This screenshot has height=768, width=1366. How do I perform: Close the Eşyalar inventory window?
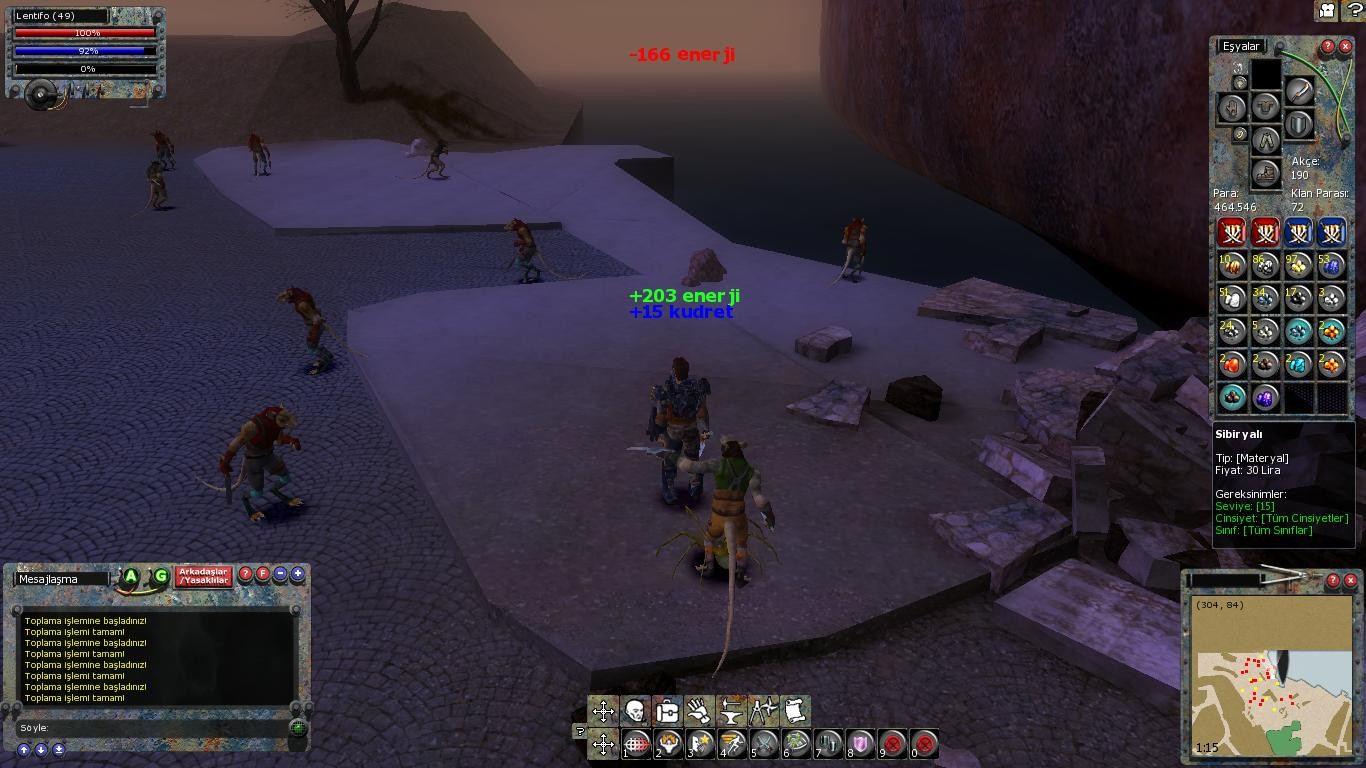tap(1345, 47)
